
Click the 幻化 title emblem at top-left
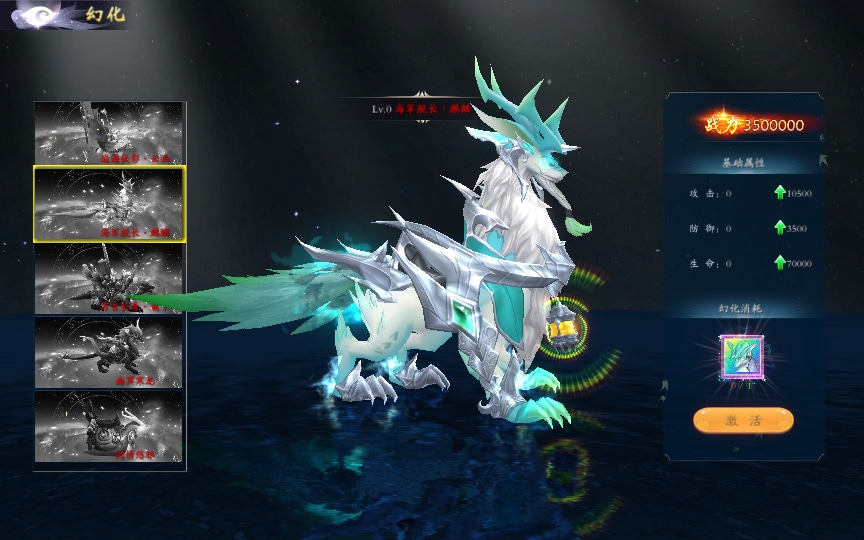pos(36,15)
